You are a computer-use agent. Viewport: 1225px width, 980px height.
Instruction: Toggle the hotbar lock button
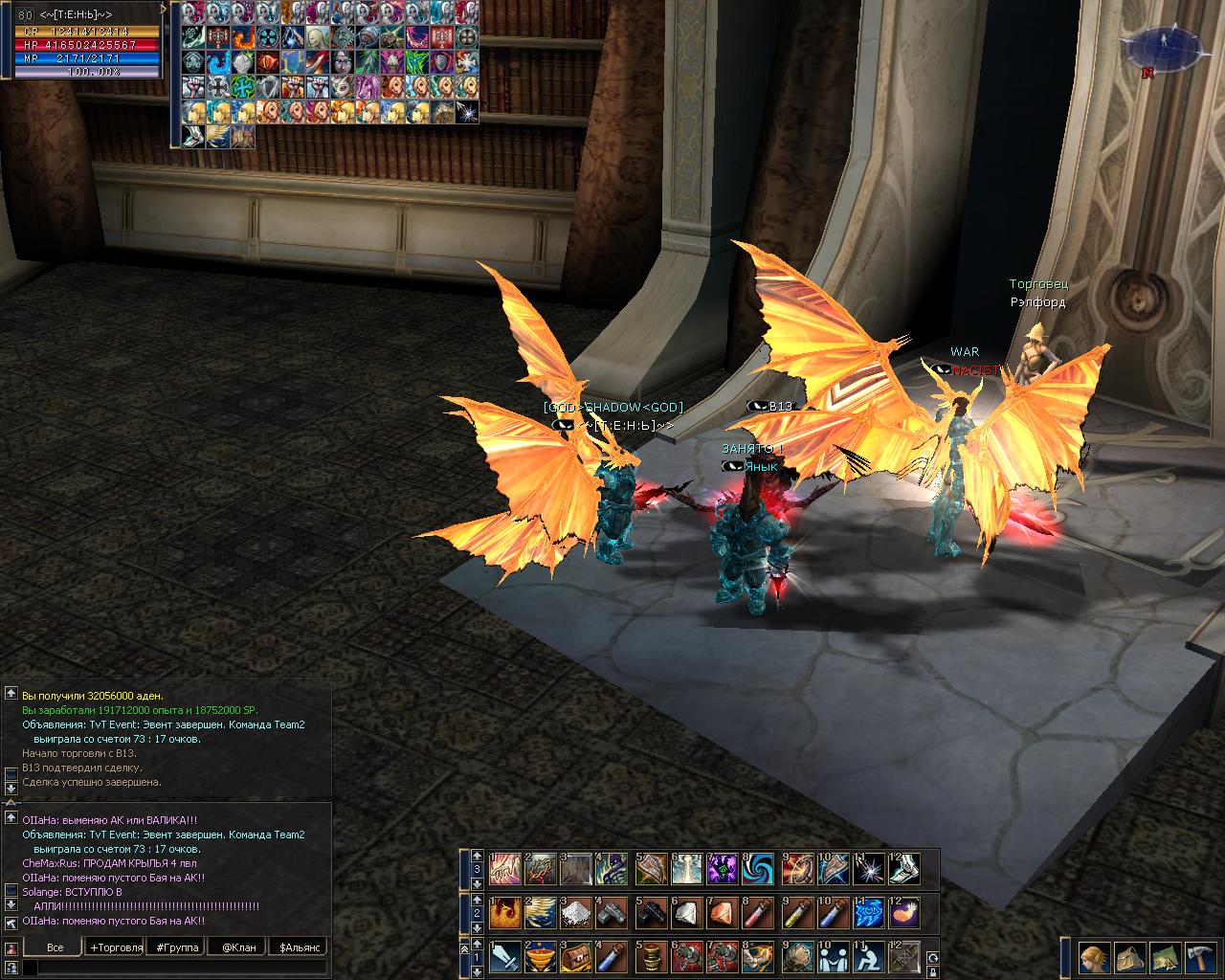(932, 971)
